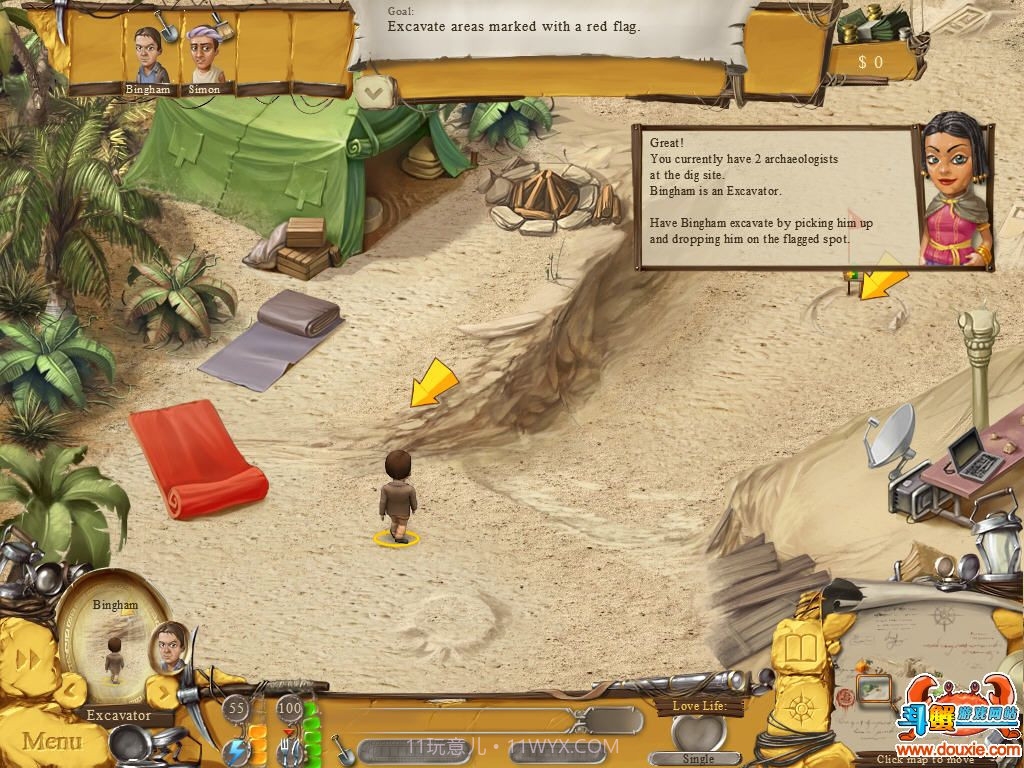The height and width of the screenshot is (768, 1024).
Task: Expand the goal panel with the checkmark button
Action: coord(374,93)
